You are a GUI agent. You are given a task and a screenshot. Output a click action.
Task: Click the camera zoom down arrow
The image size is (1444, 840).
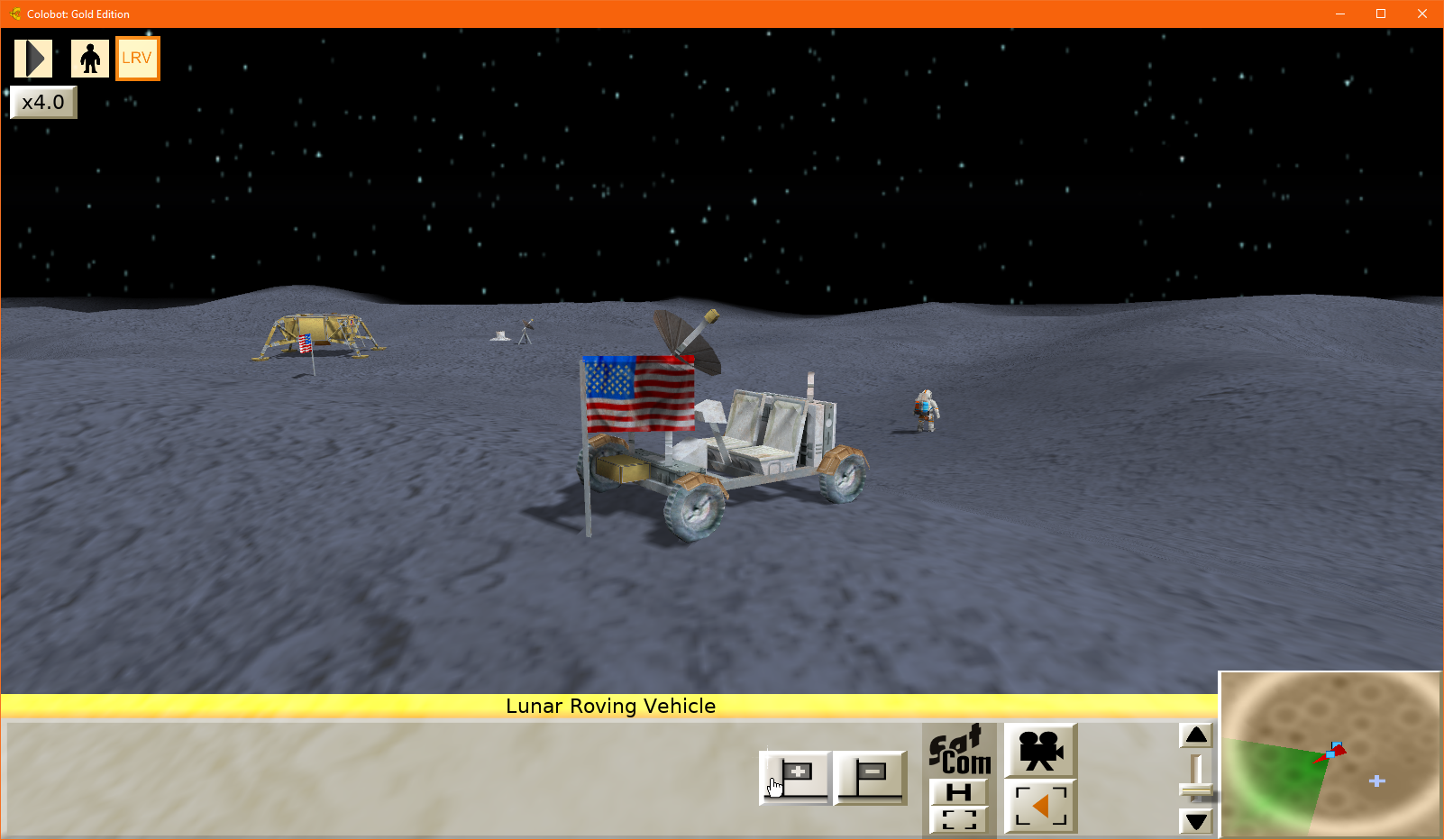click(x=1196, y=822)
